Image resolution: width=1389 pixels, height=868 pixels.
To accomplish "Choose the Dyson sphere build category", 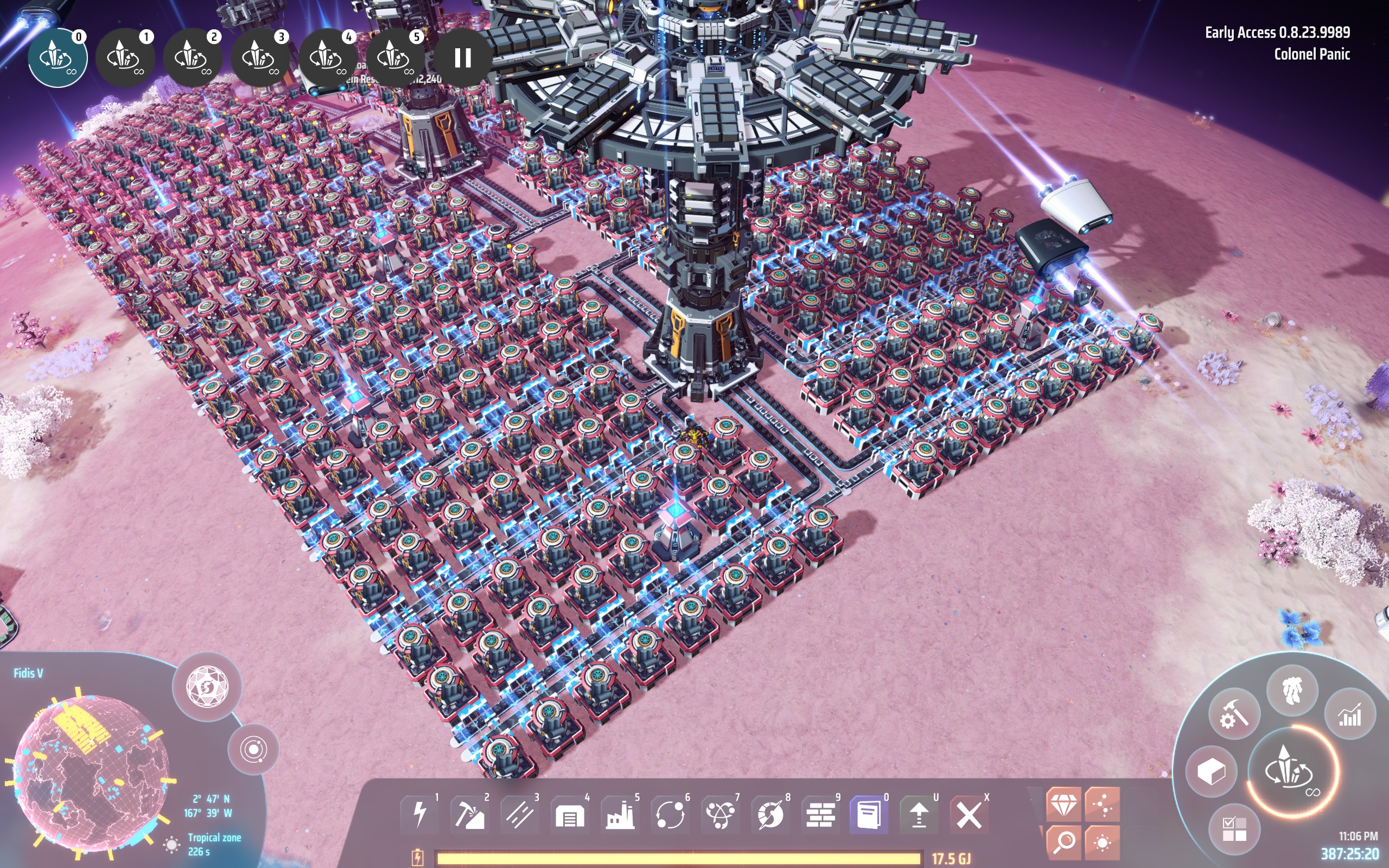I will (770, 814).
